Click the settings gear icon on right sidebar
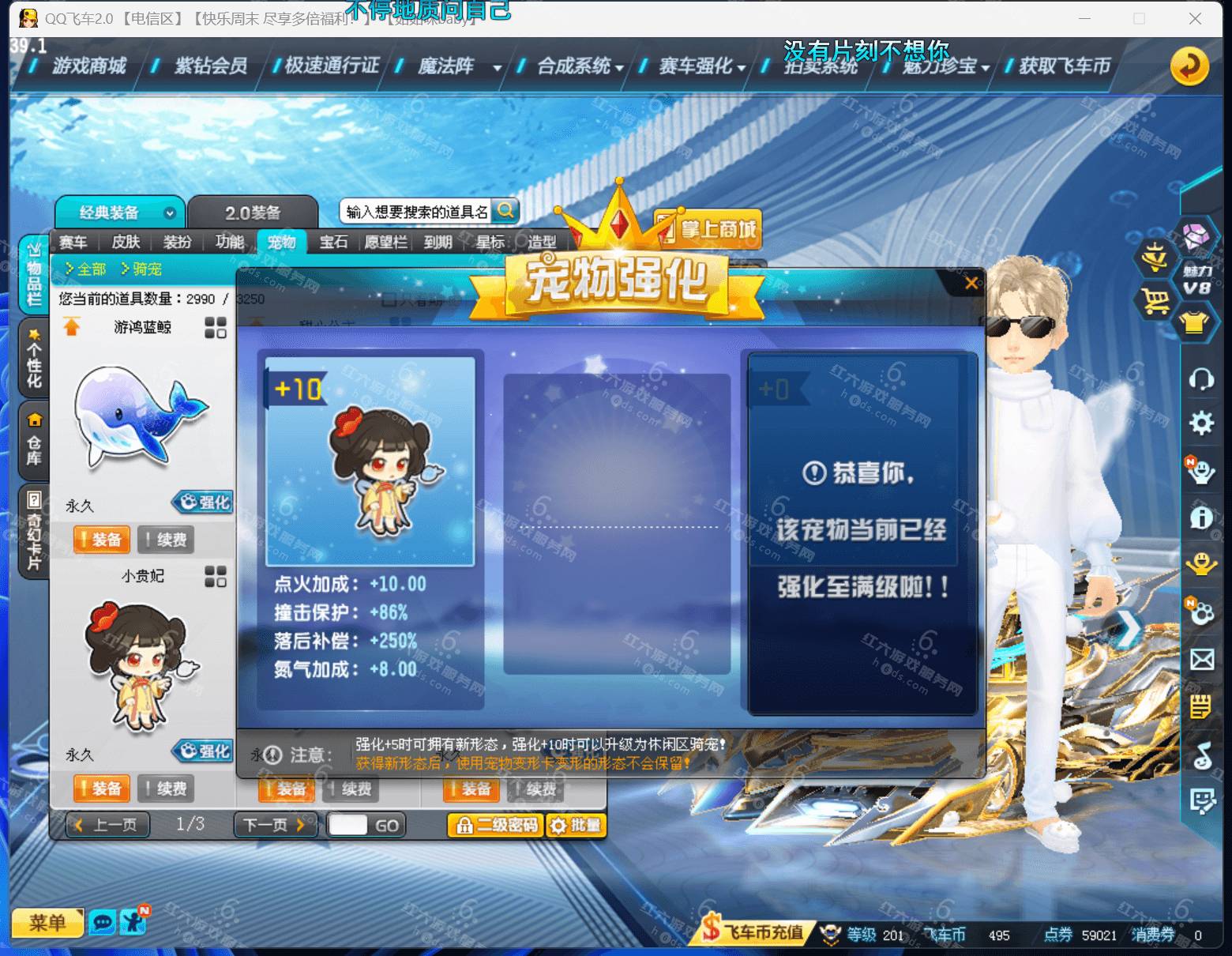1232x956 pixels. (1202, 424)
